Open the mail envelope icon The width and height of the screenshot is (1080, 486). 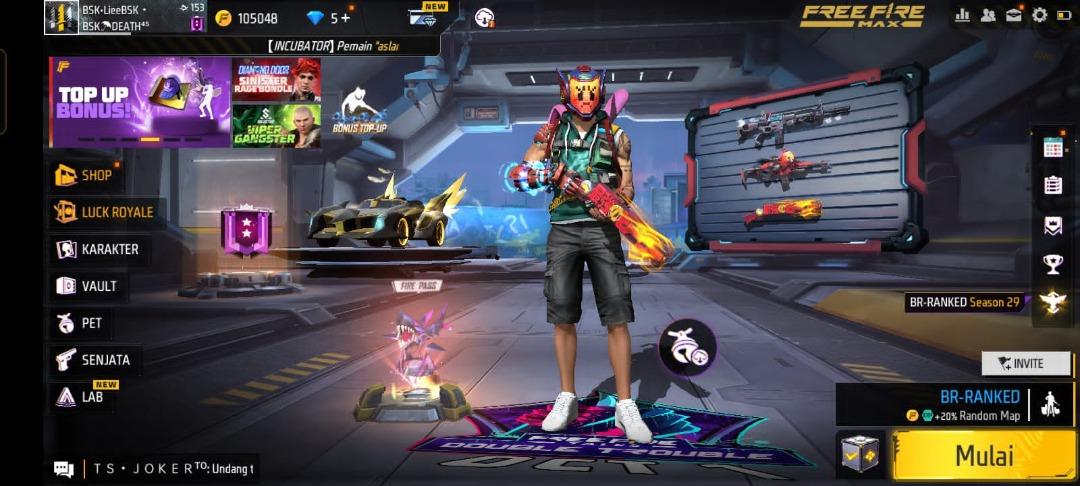pos(1013,15)
